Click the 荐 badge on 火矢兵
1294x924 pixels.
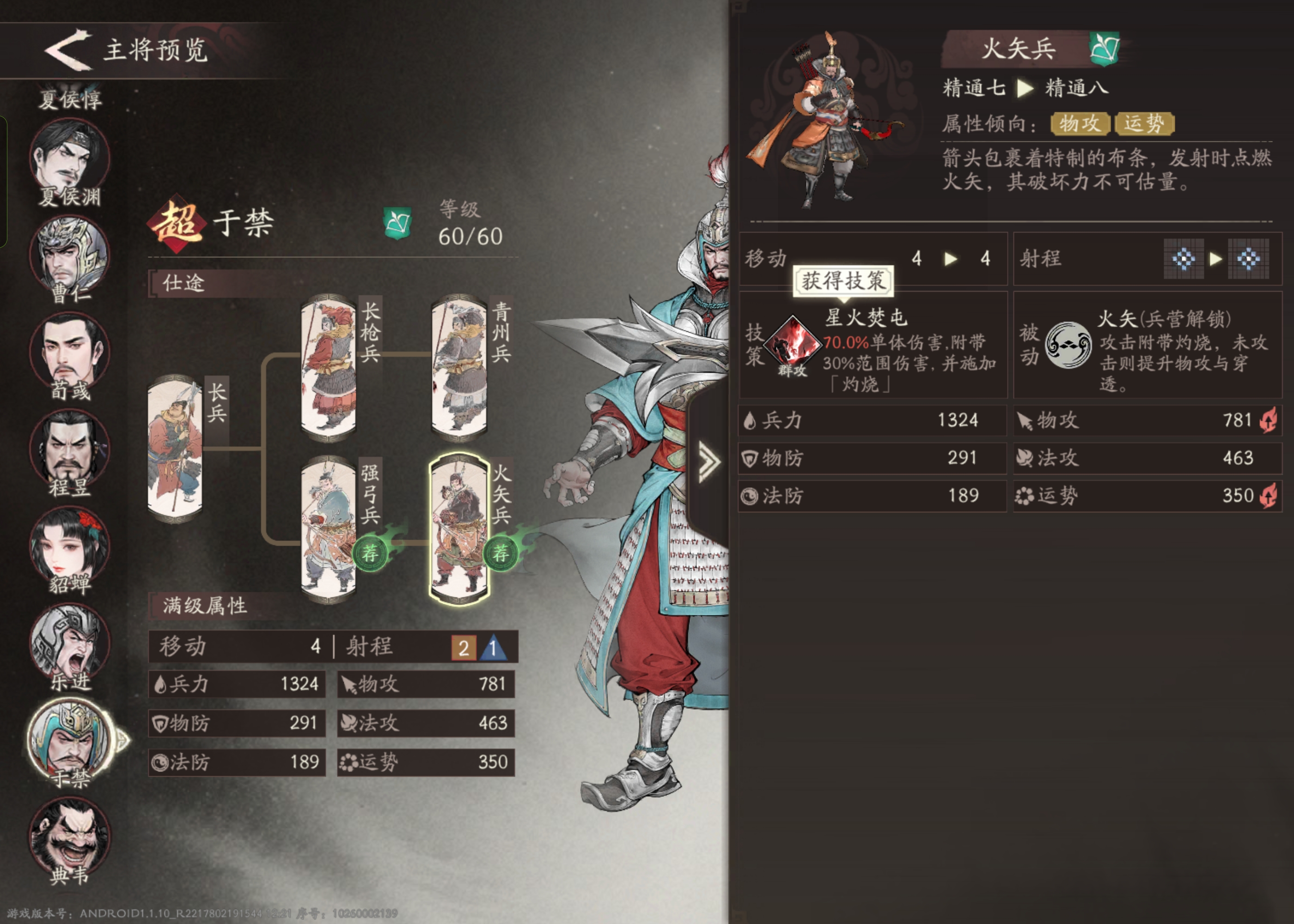coord(501,552)
